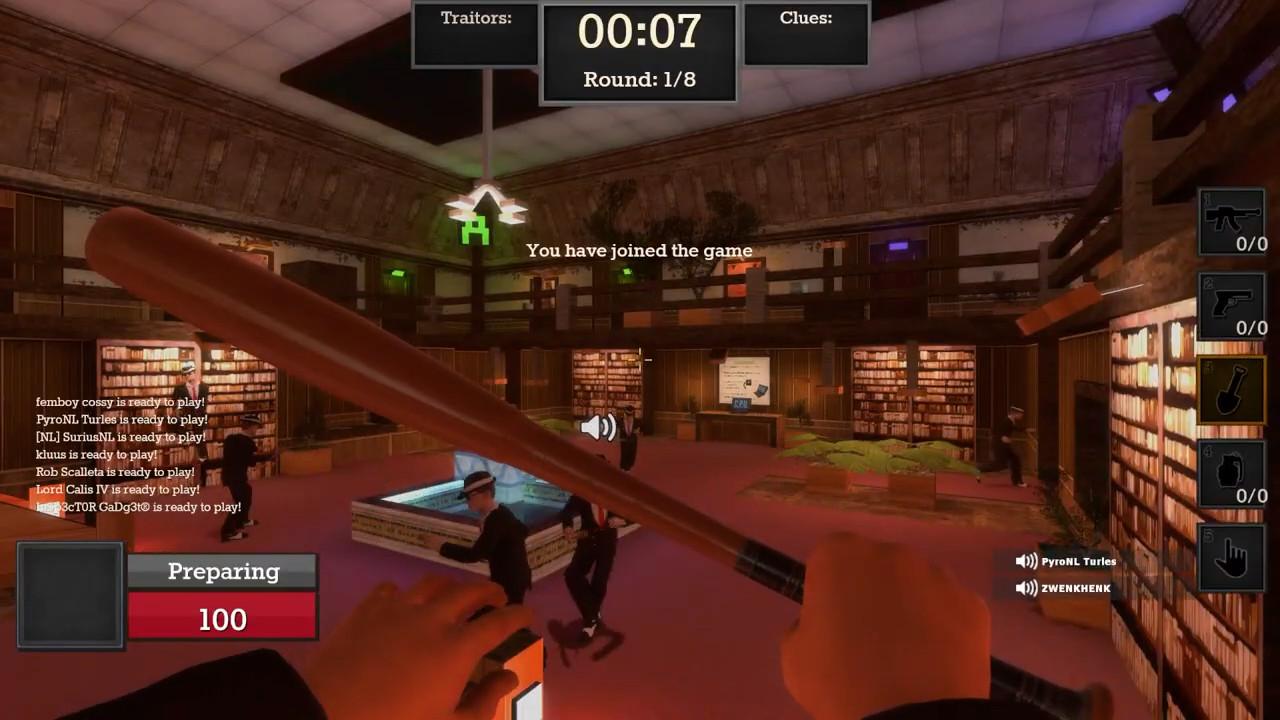This screenshot has height=720, width=1280.
Task: Select the hand tool in inventory slot 5
Action: (1231, 555)
